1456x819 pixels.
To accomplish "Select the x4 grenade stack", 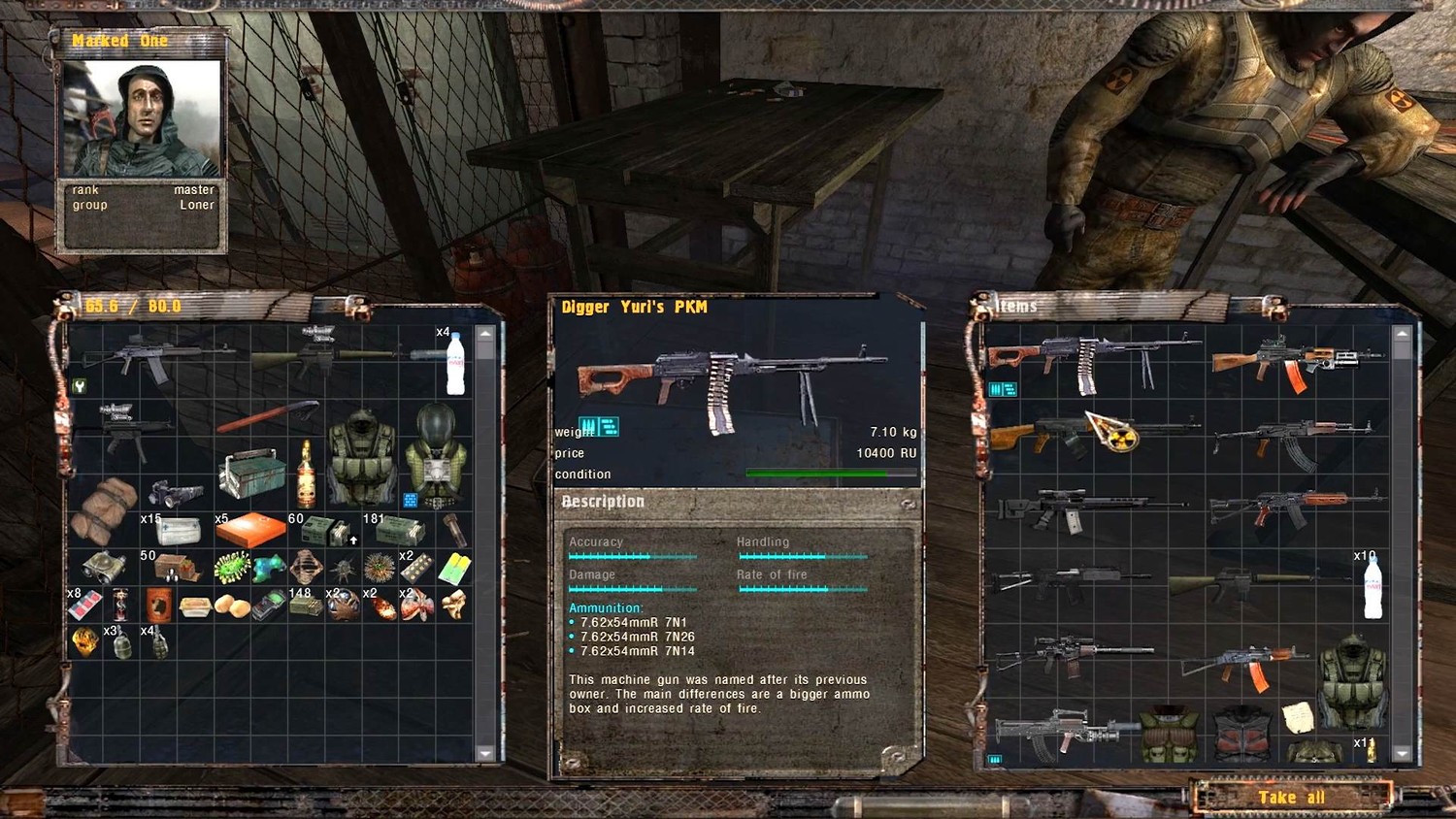I will (158, 642).
